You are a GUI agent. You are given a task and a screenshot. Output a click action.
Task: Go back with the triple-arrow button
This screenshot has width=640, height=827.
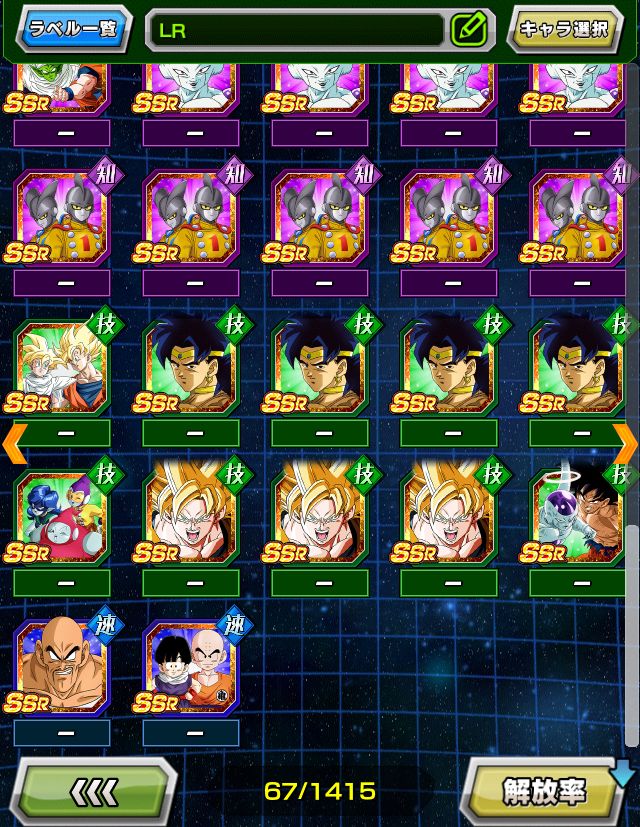(x=96, y=791)
